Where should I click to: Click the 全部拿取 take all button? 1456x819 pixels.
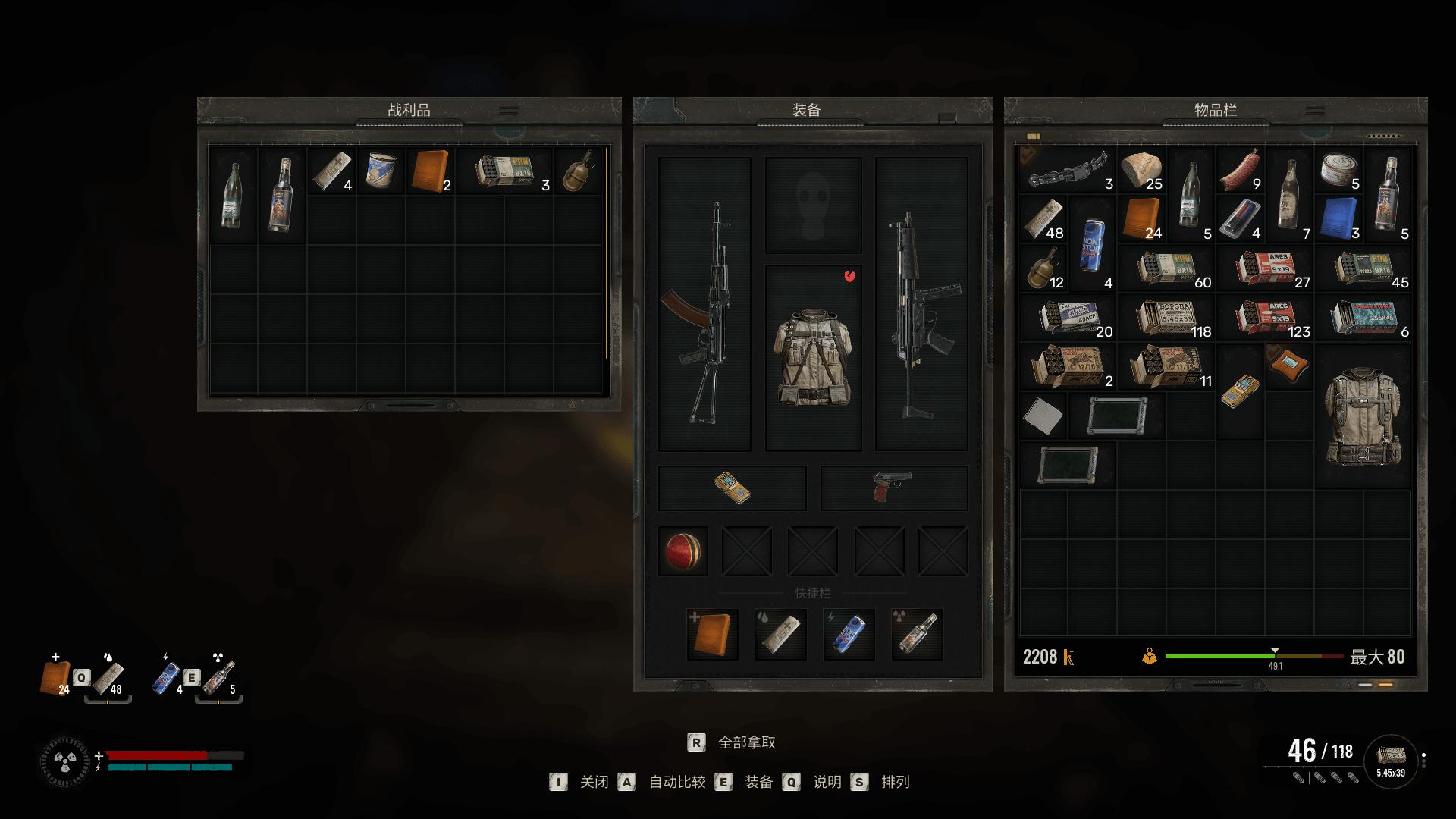[x=746, y=743]
